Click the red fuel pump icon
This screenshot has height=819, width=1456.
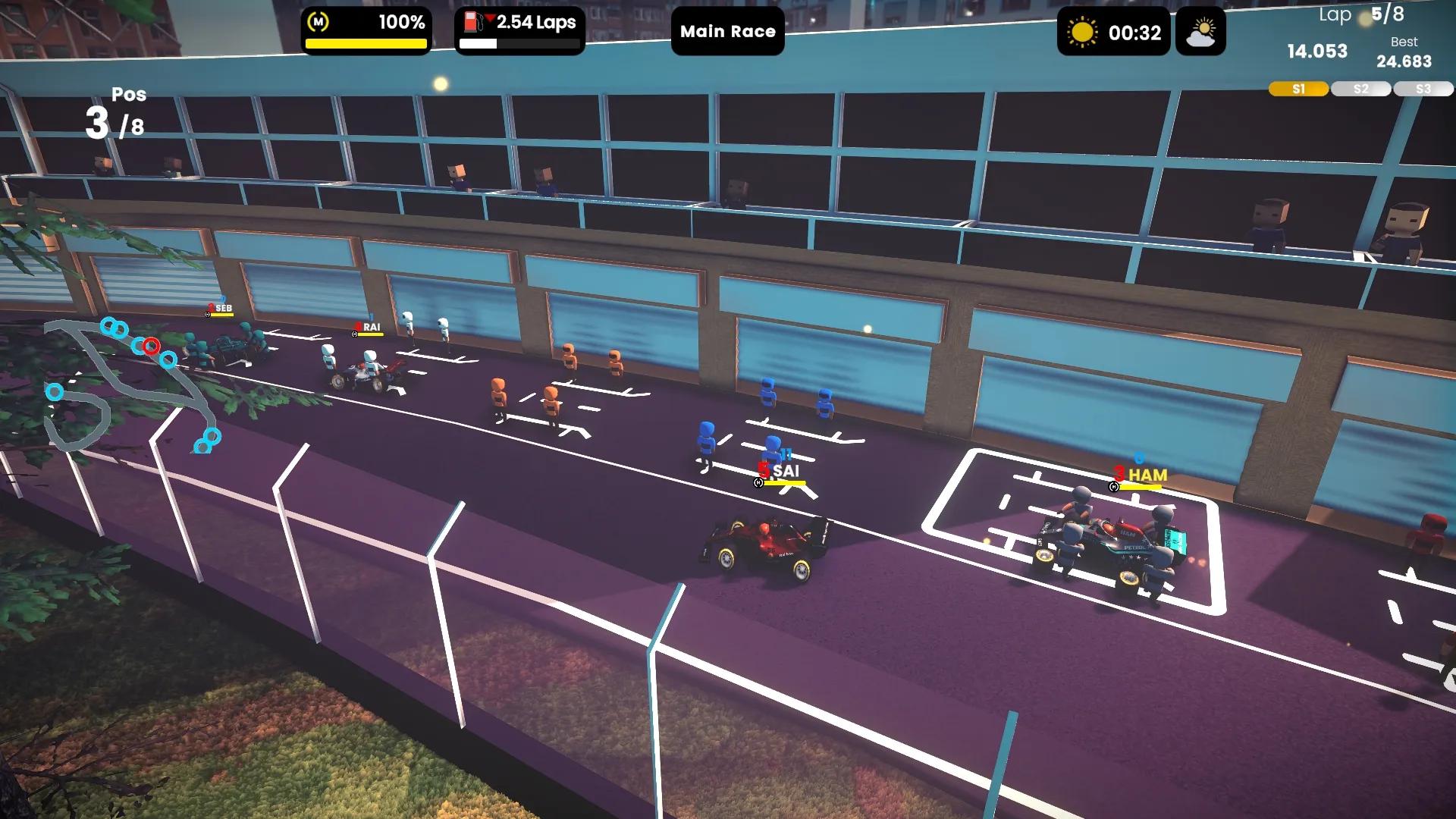(x=473, y=22)
